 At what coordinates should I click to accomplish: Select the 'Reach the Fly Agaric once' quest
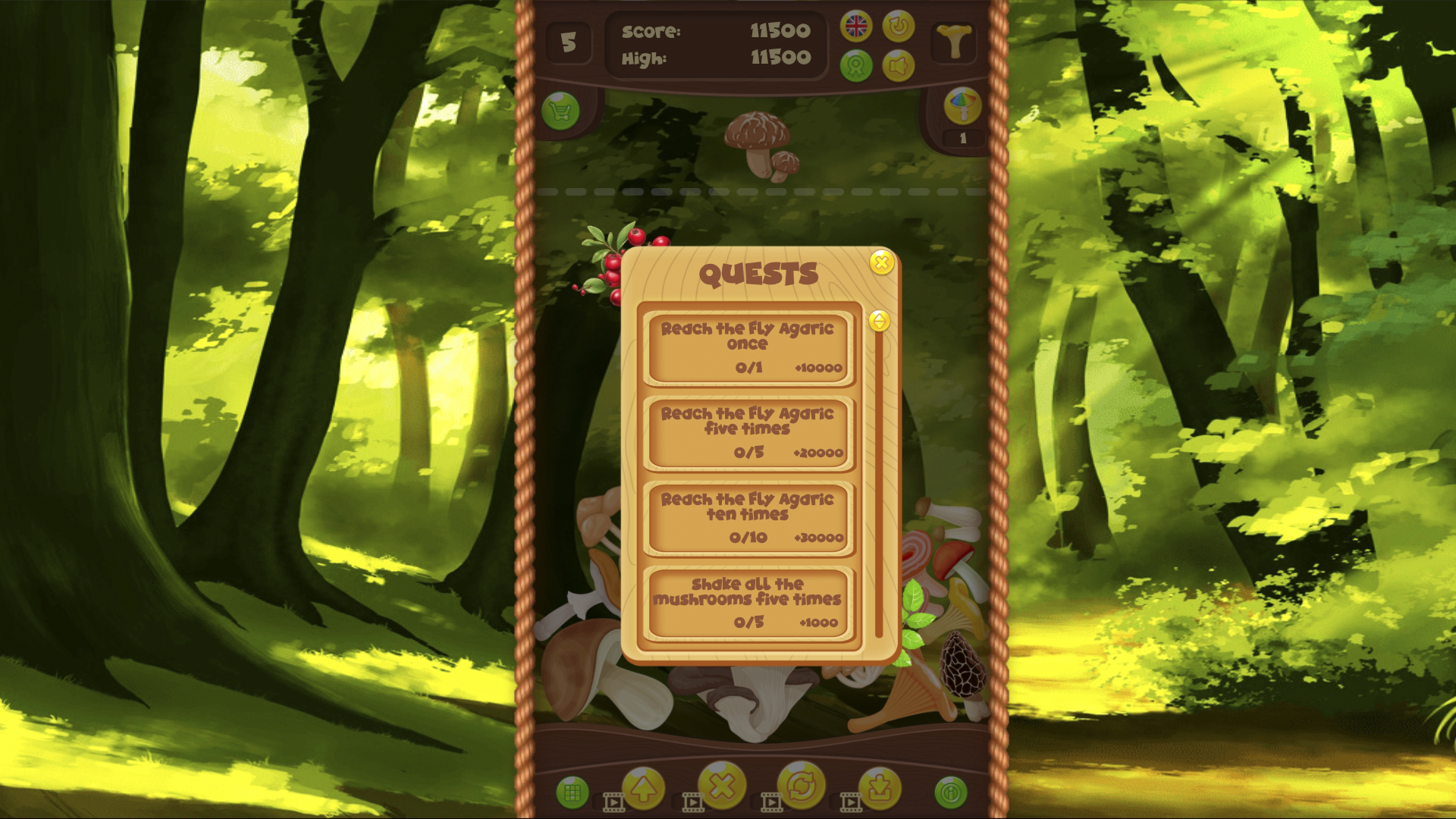pyautogui.click(x=747, y=348)
